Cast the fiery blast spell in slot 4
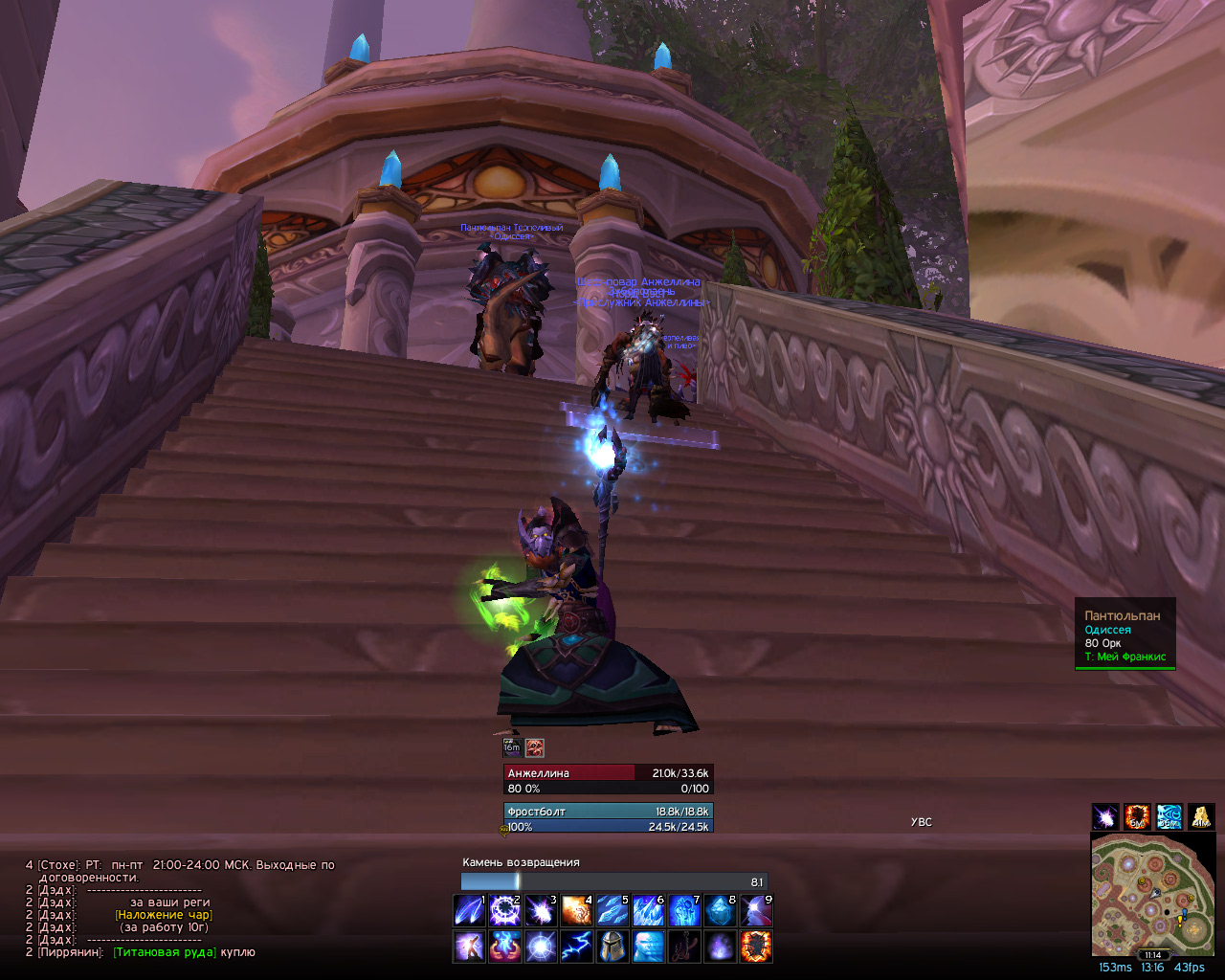Image resolution: width=1225 pixels, height=980 pixels. point(576,911)
